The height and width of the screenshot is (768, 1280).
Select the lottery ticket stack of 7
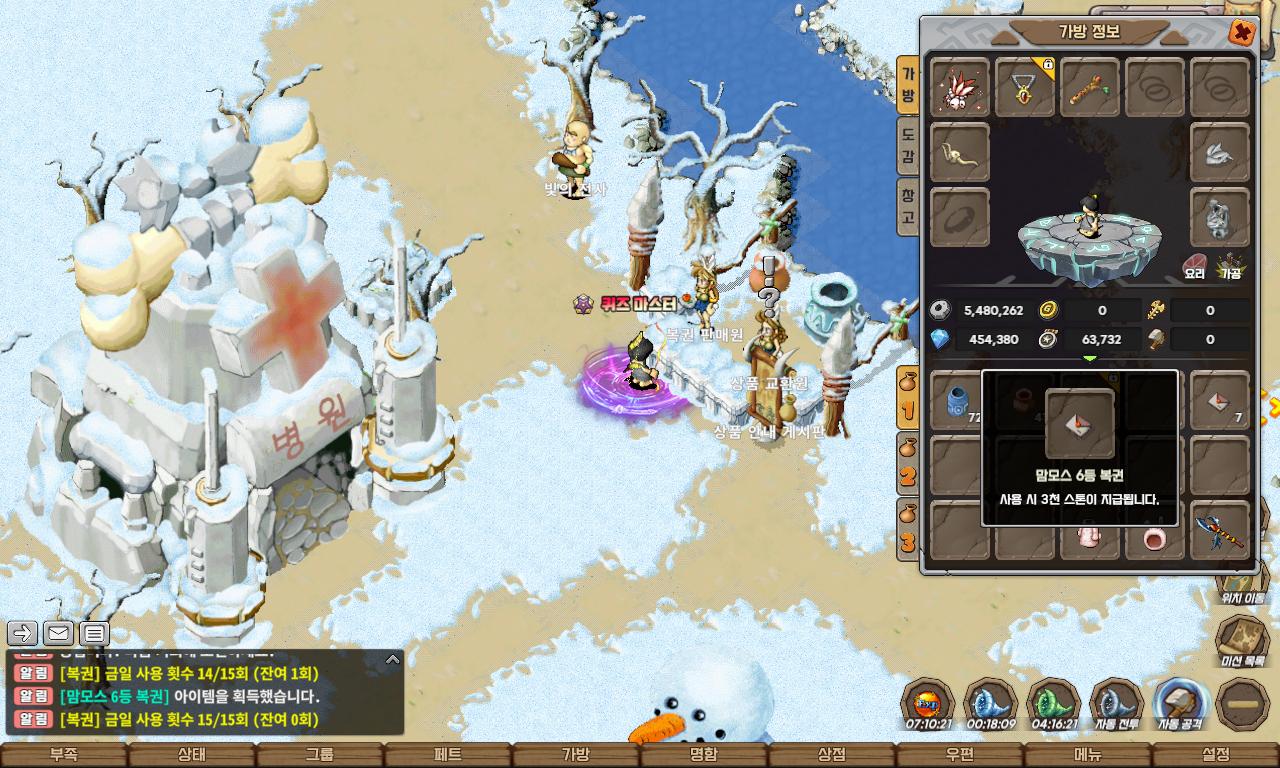pos(1220,401)
